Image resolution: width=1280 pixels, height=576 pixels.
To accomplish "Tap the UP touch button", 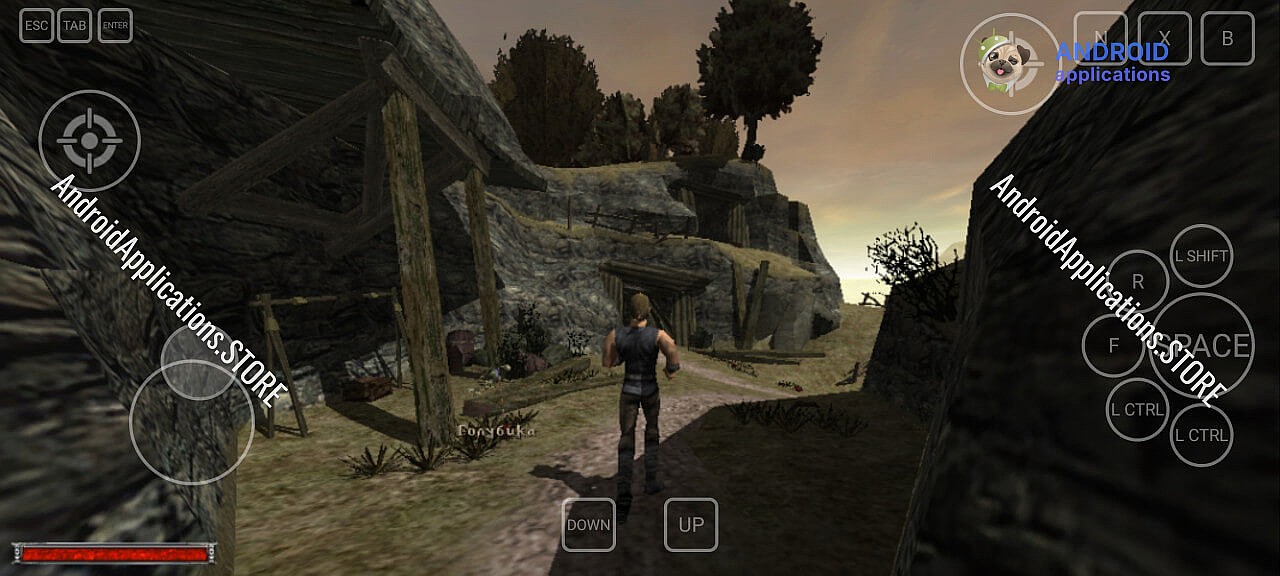I will point(691,525).
